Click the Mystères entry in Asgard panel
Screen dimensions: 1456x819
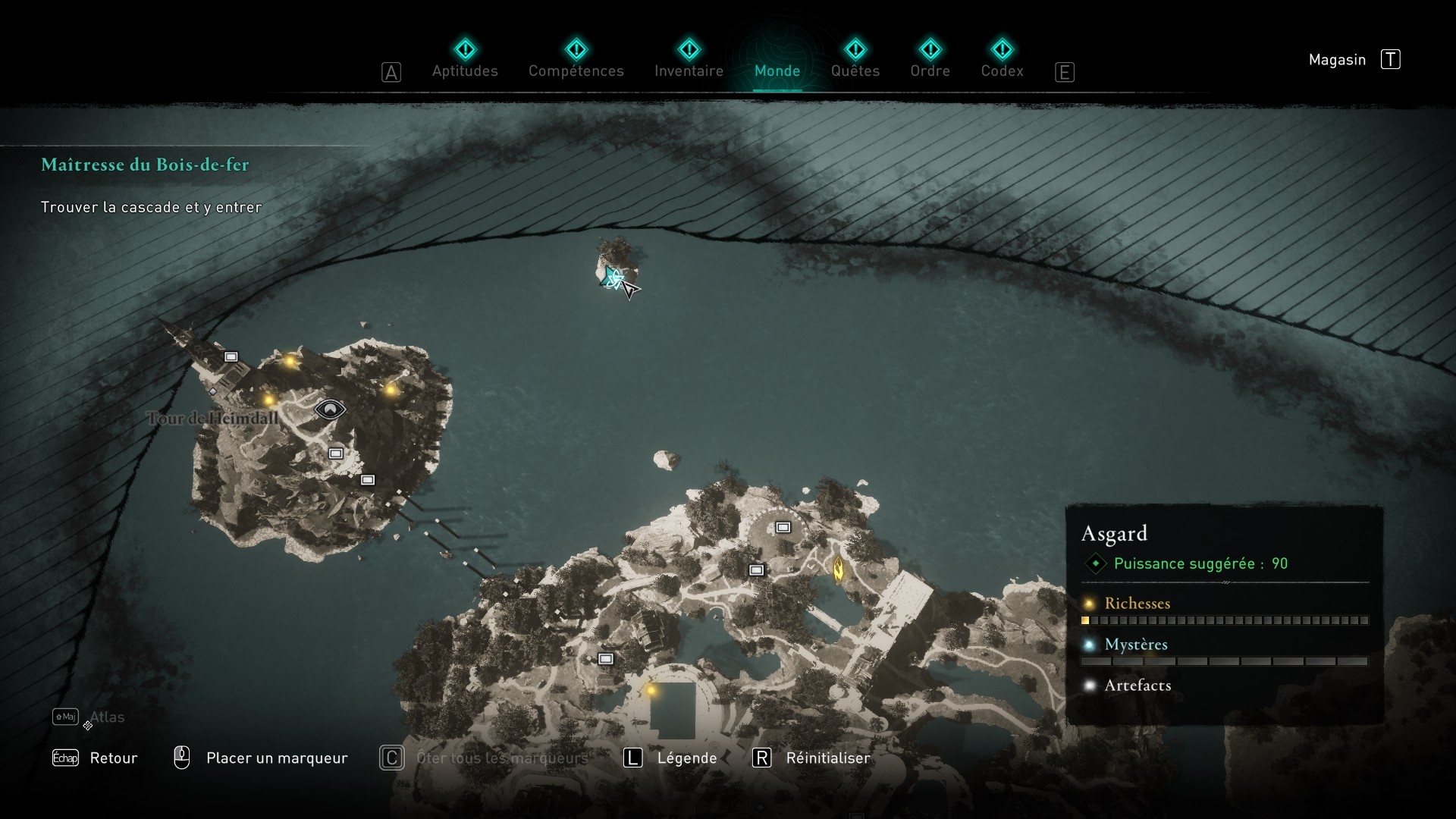(1135, 645)
